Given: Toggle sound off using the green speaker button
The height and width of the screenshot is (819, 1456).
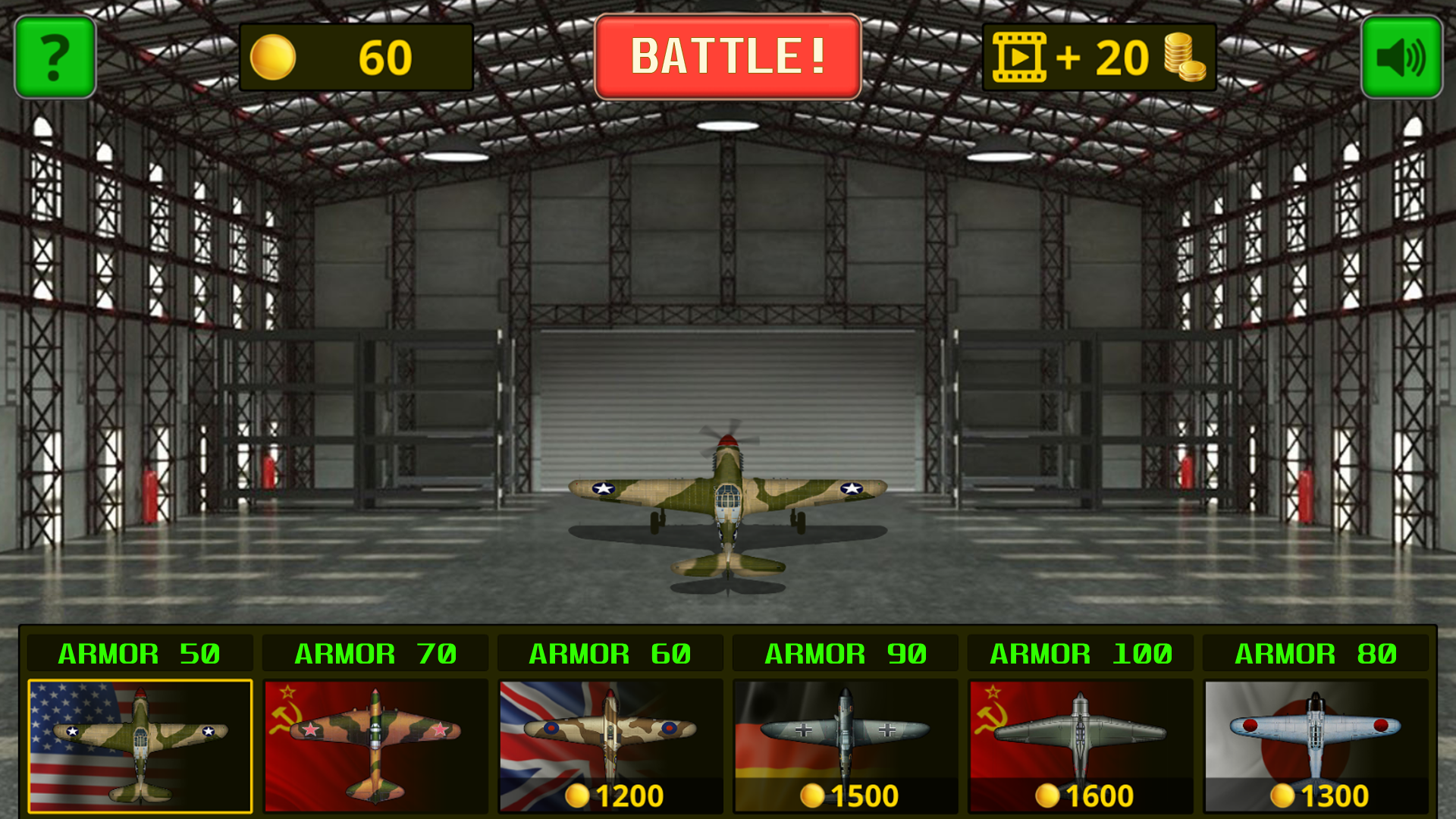Looking at the screenshot, I should pos(1402,55).
